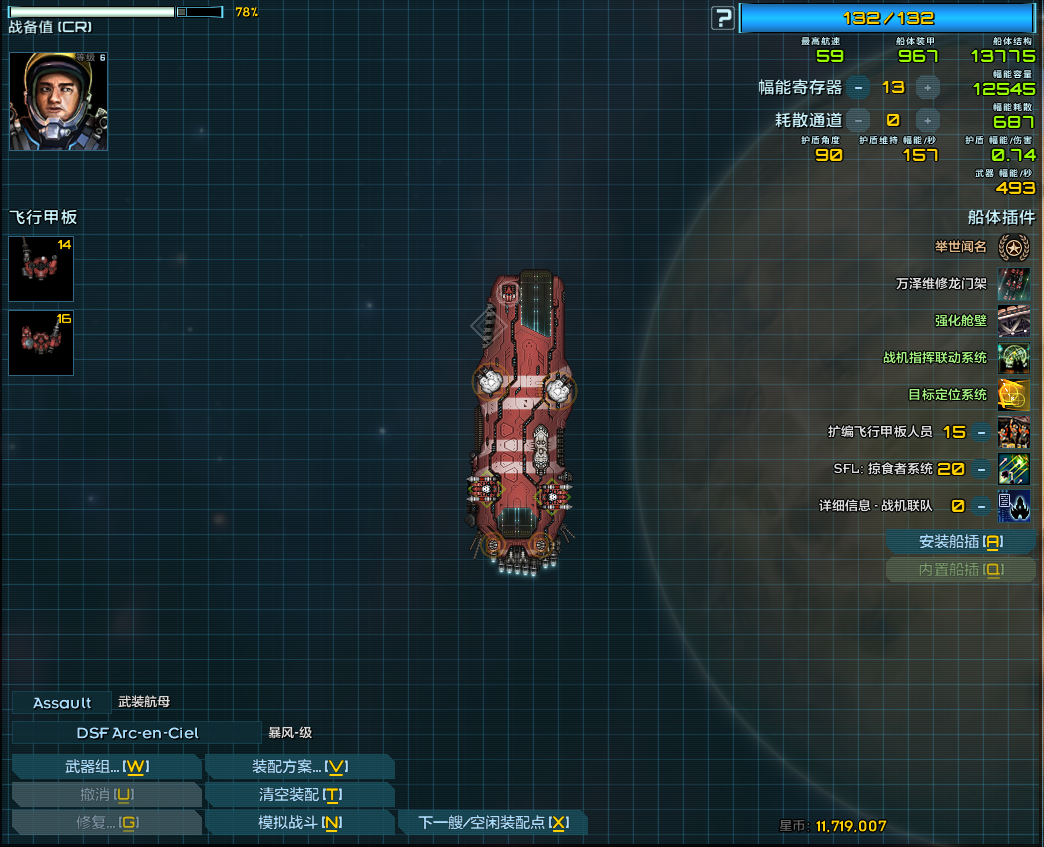Open the 武器组 weapon groups panel
The height and width of the screenshot is (847, 1044).
[x=106, y=767]
